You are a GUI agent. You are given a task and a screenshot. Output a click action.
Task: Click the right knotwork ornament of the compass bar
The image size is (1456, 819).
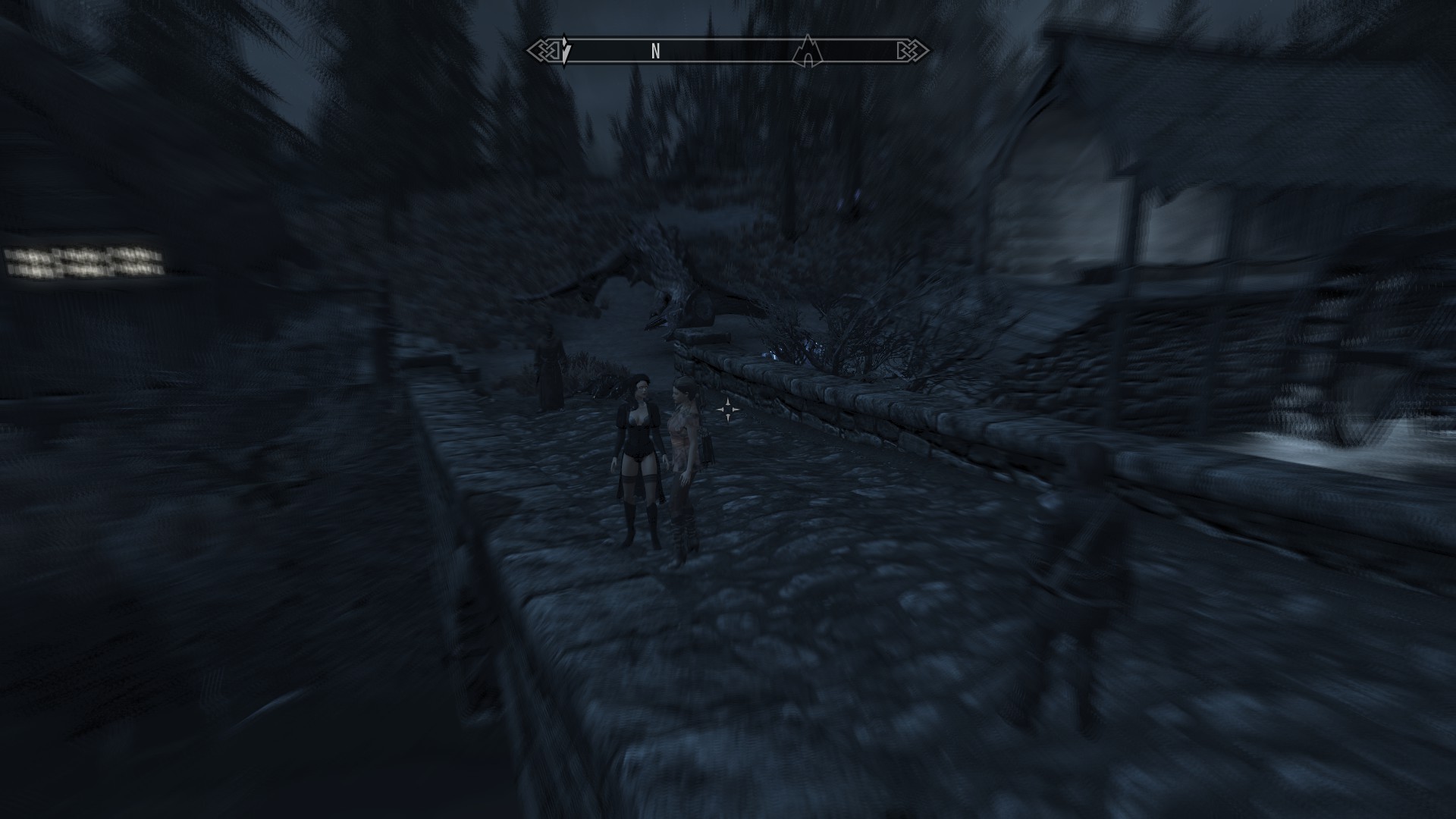coord(908,49)
